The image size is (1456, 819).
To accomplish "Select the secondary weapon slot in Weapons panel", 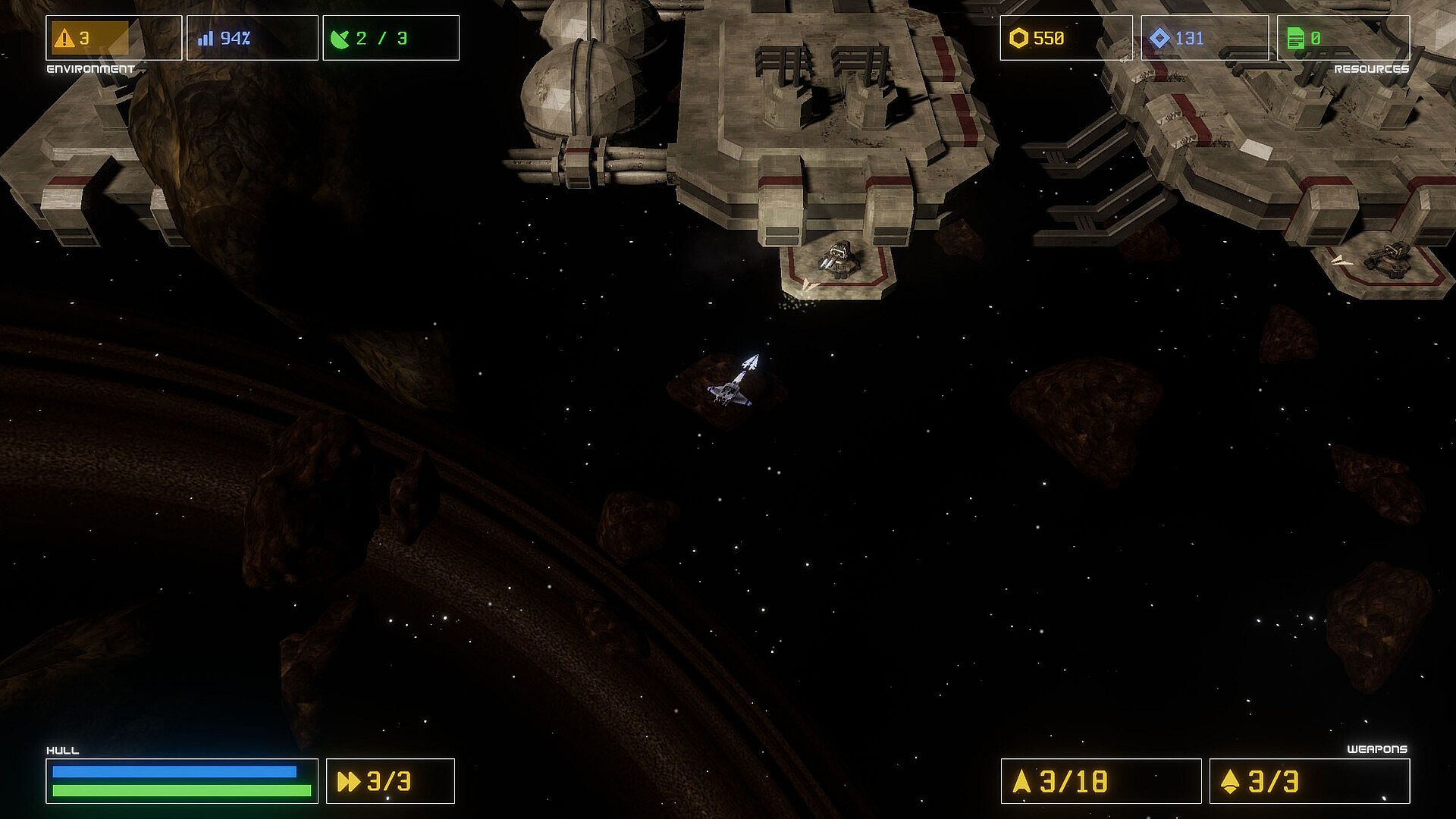I will point(1309,781).
